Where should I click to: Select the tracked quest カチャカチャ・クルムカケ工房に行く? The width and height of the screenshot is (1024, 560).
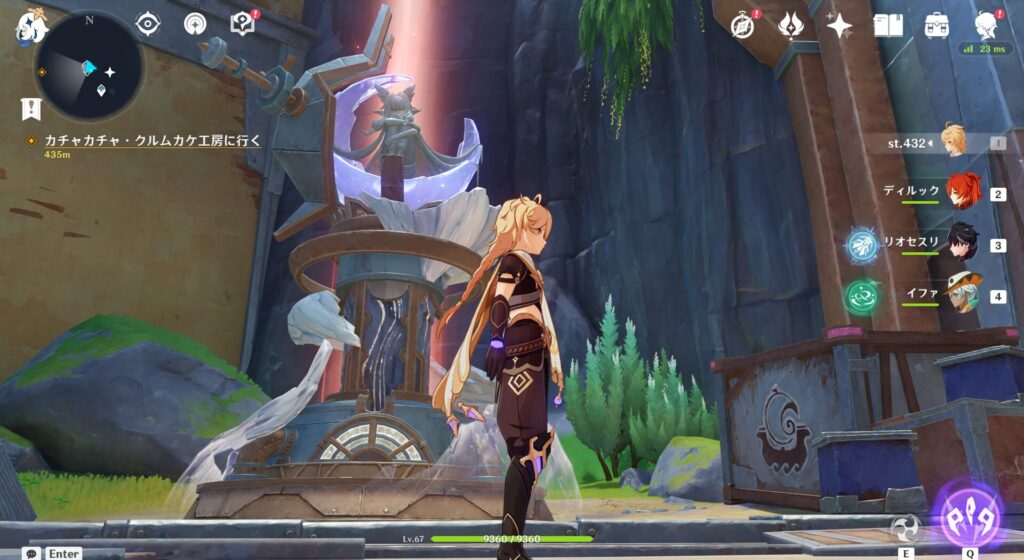(152, 141)
